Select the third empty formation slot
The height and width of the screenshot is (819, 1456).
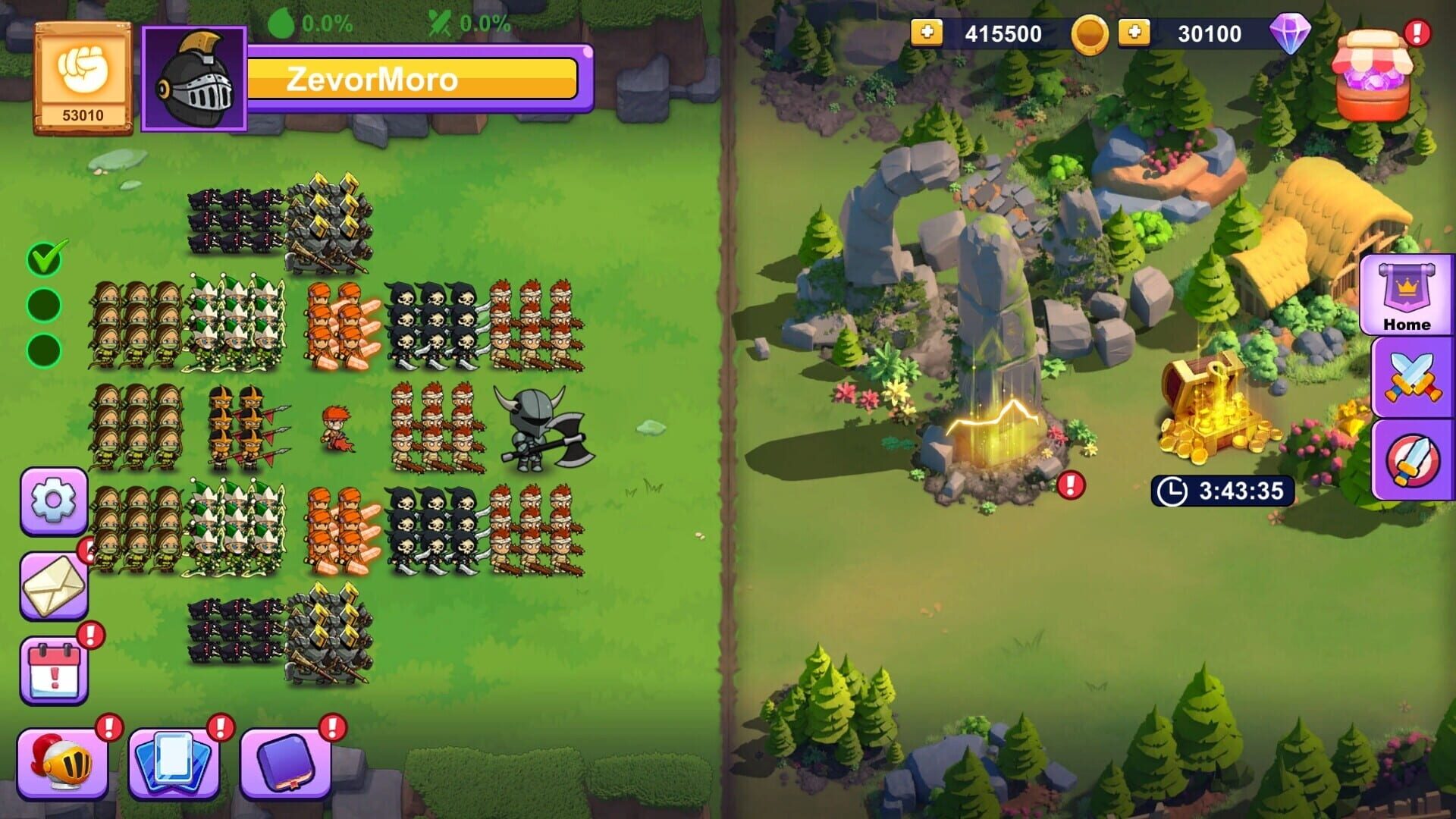coord(43,347)
